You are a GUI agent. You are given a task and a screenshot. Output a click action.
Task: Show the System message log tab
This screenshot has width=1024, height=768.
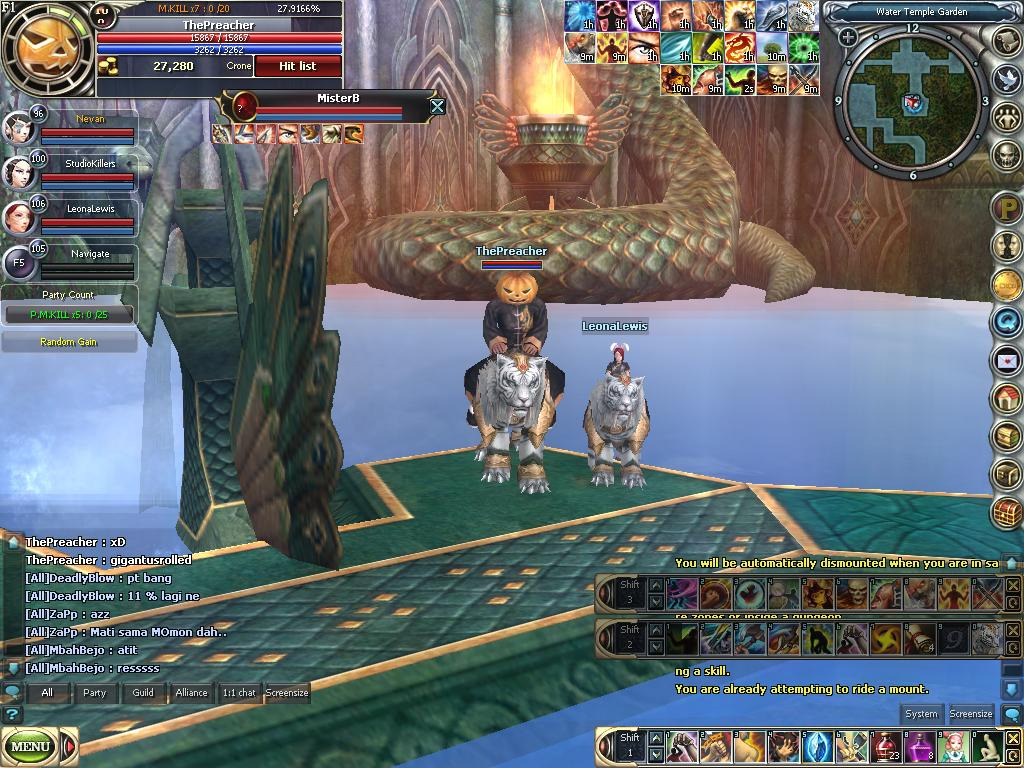[921, 714]
